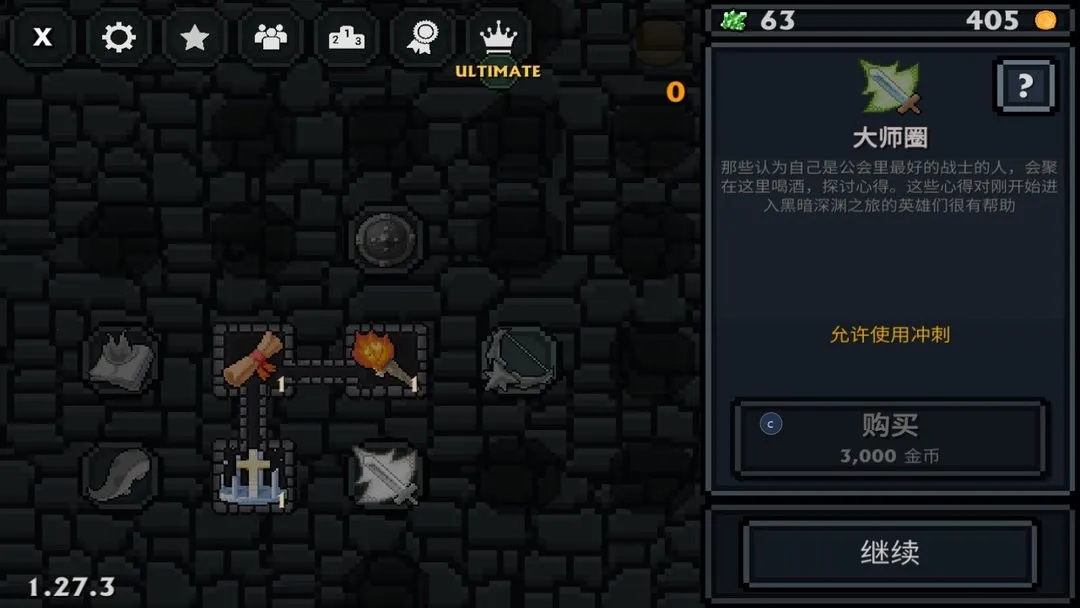Buy the upgrade for 3,000 gold (购买)

point(890,438)
